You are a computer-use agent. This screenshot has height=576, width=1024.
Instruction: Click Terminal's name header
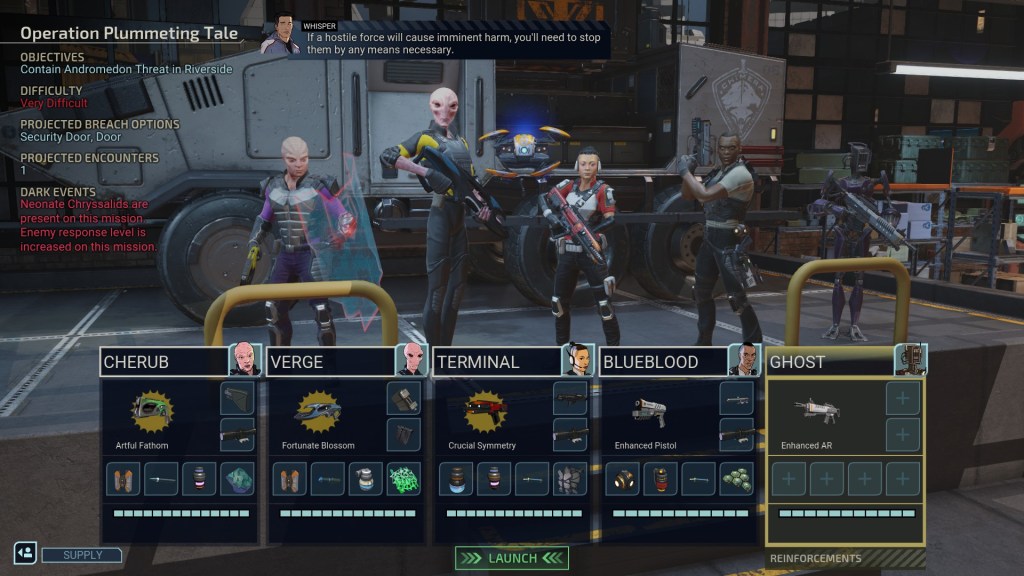coord(497,362)
